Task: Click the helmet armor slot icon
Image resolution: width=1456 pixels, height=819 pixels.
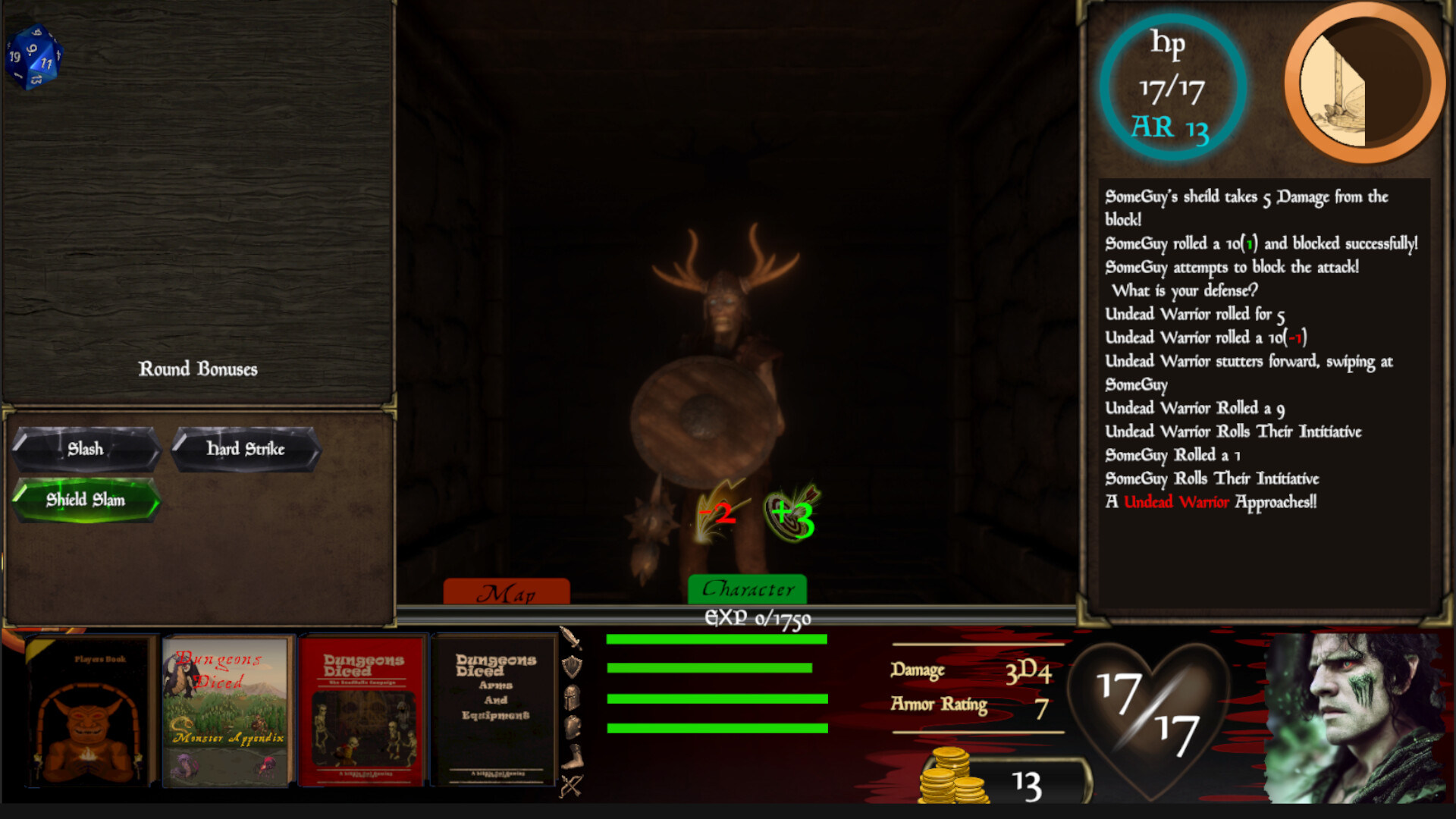Action: click(x=572, y=697)
